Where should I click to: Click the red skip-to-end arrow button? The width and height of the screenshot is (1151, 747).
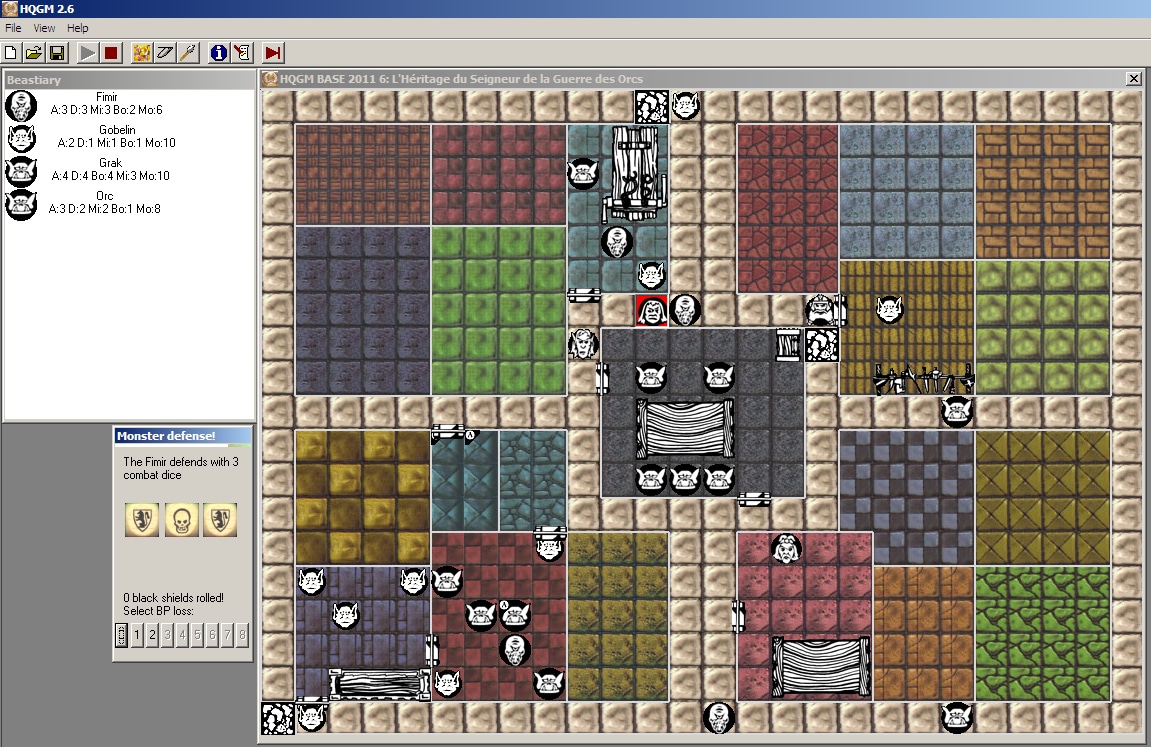click(x=273, y=52)
